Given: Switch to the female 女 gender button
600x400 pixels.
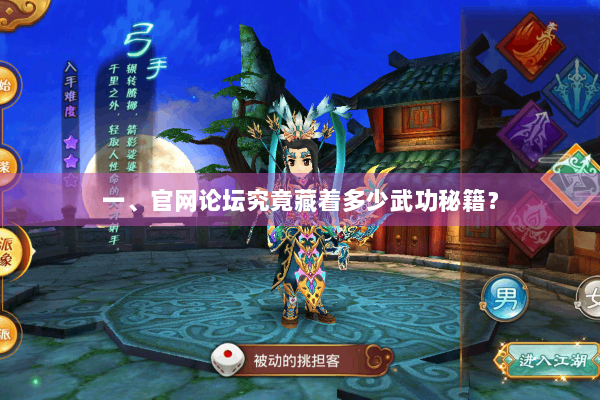Looking at the screenshot, I should point(589,297).
